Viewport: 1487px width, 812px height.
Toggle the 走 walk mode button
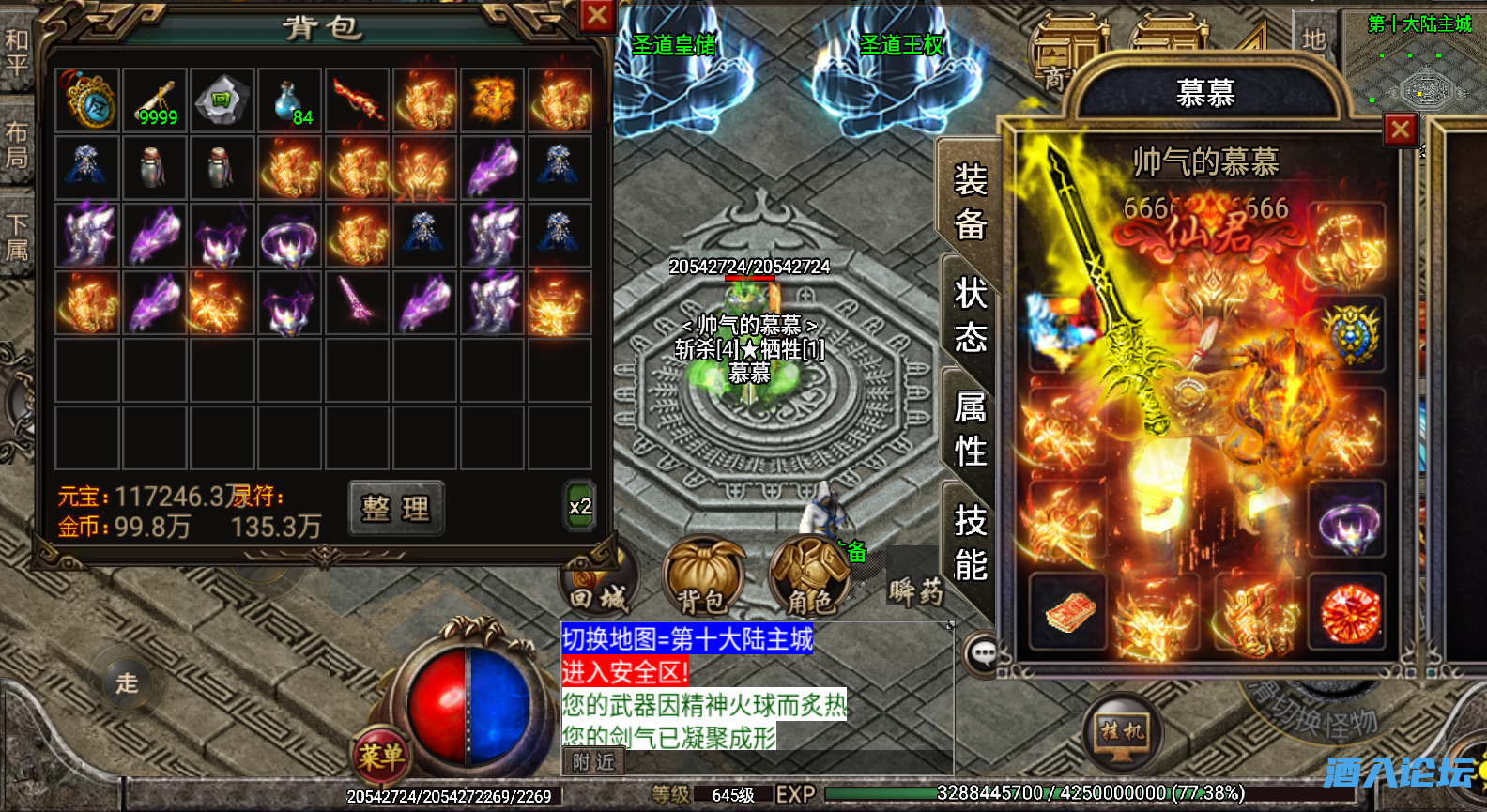pyautogui.click(x=126, y=685)
